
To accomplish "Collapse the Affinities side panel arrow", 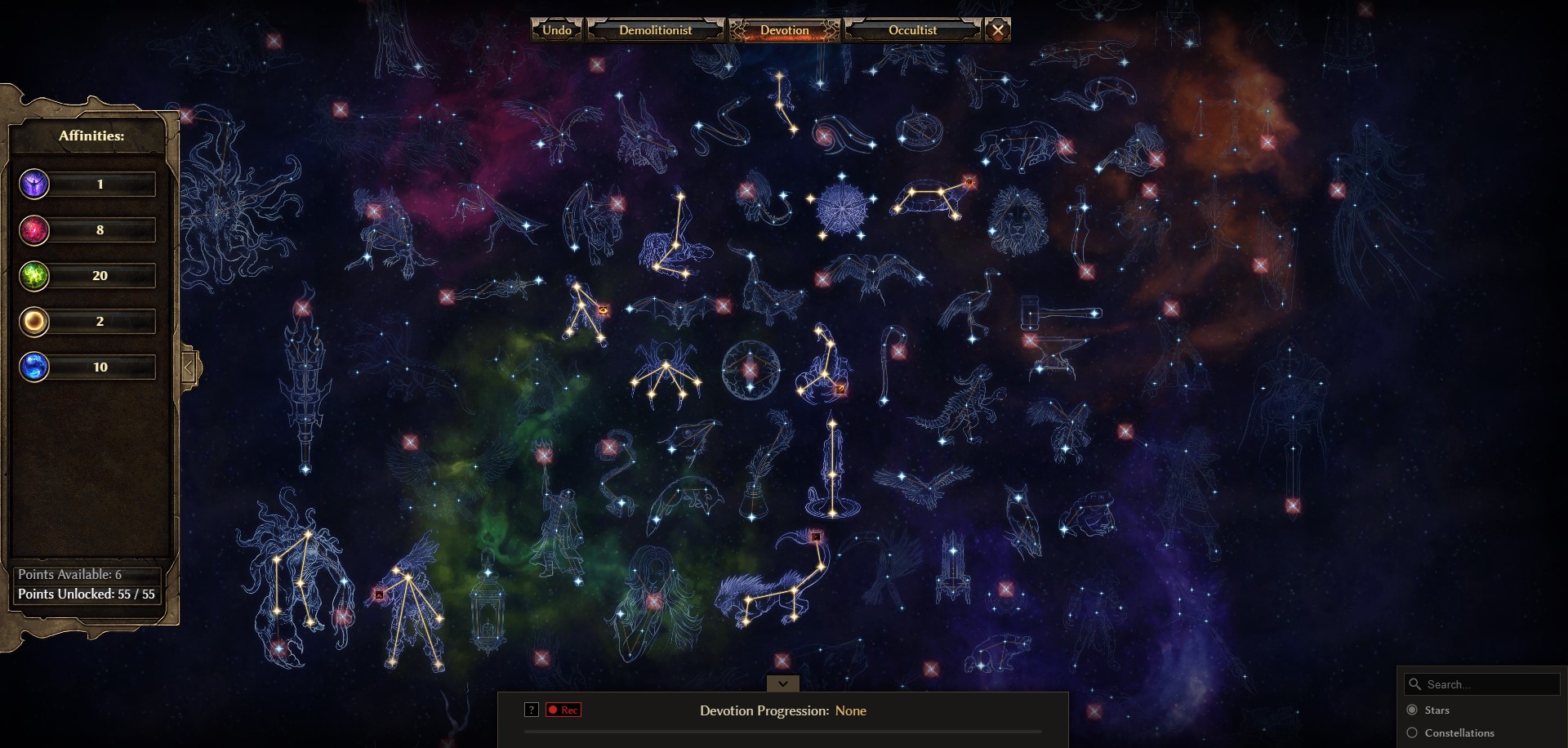I will point(189,367).
